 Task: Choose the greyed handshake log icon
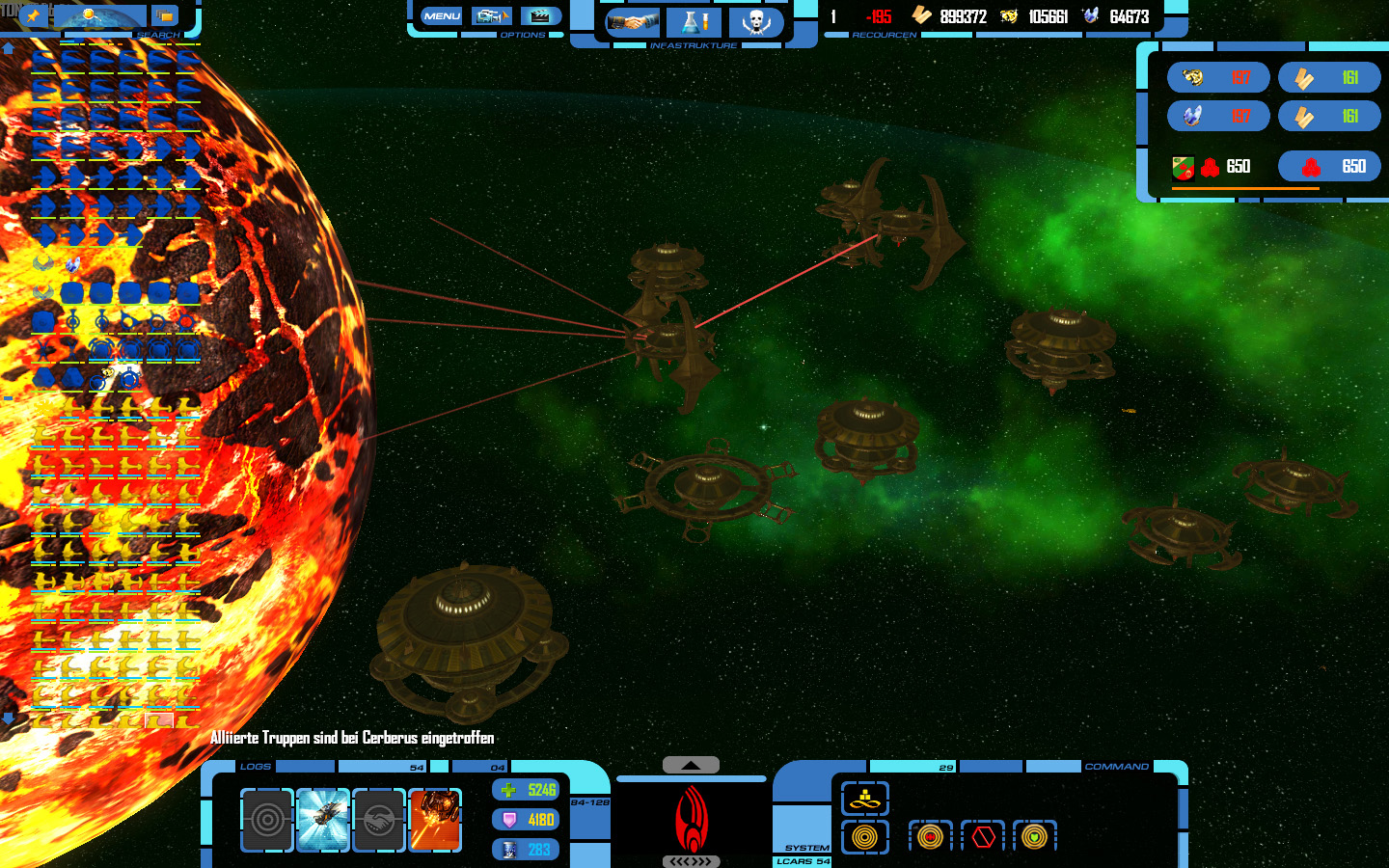tap(379, 820)
